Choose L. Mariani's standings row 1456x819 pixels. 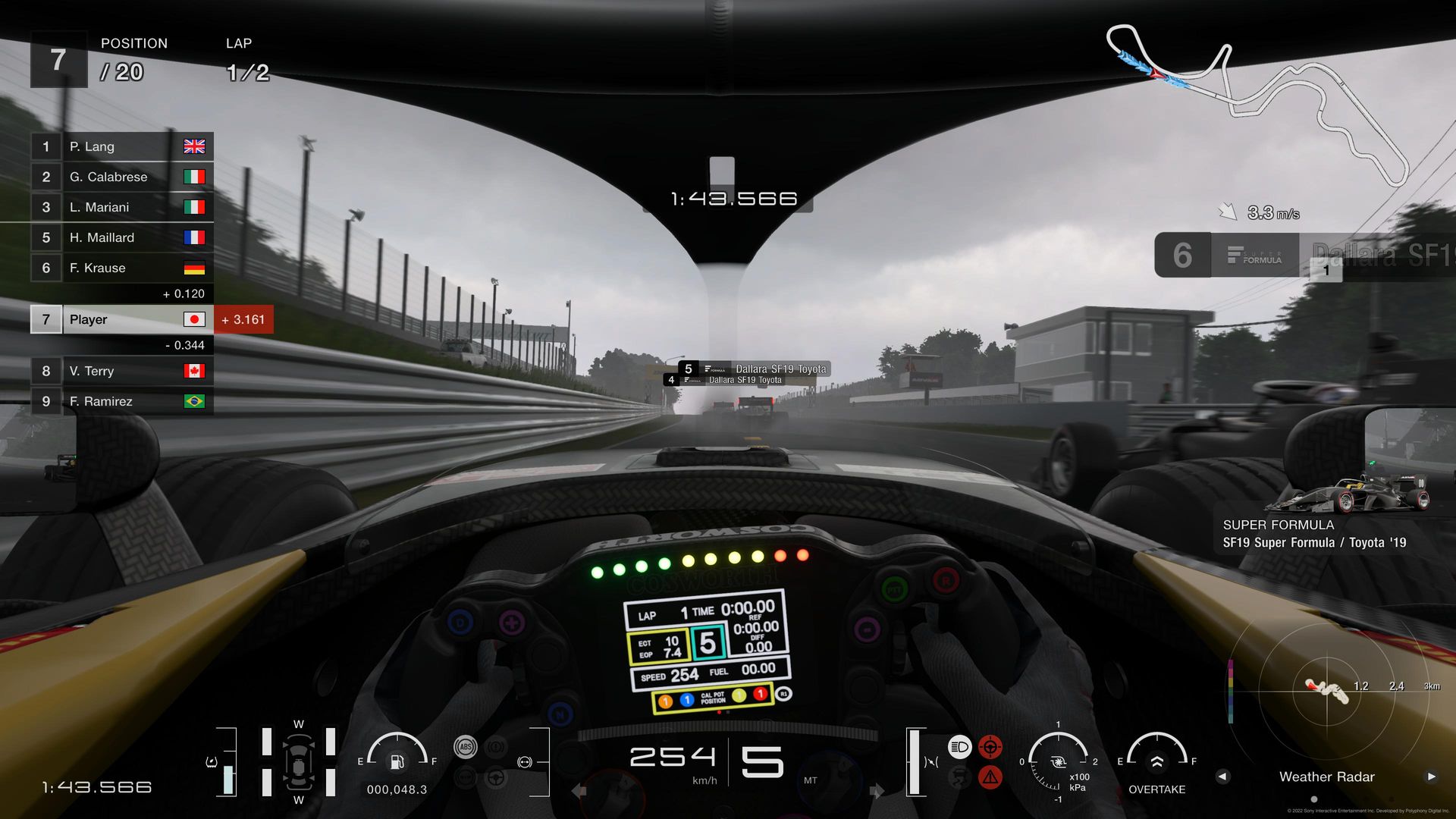121,207
